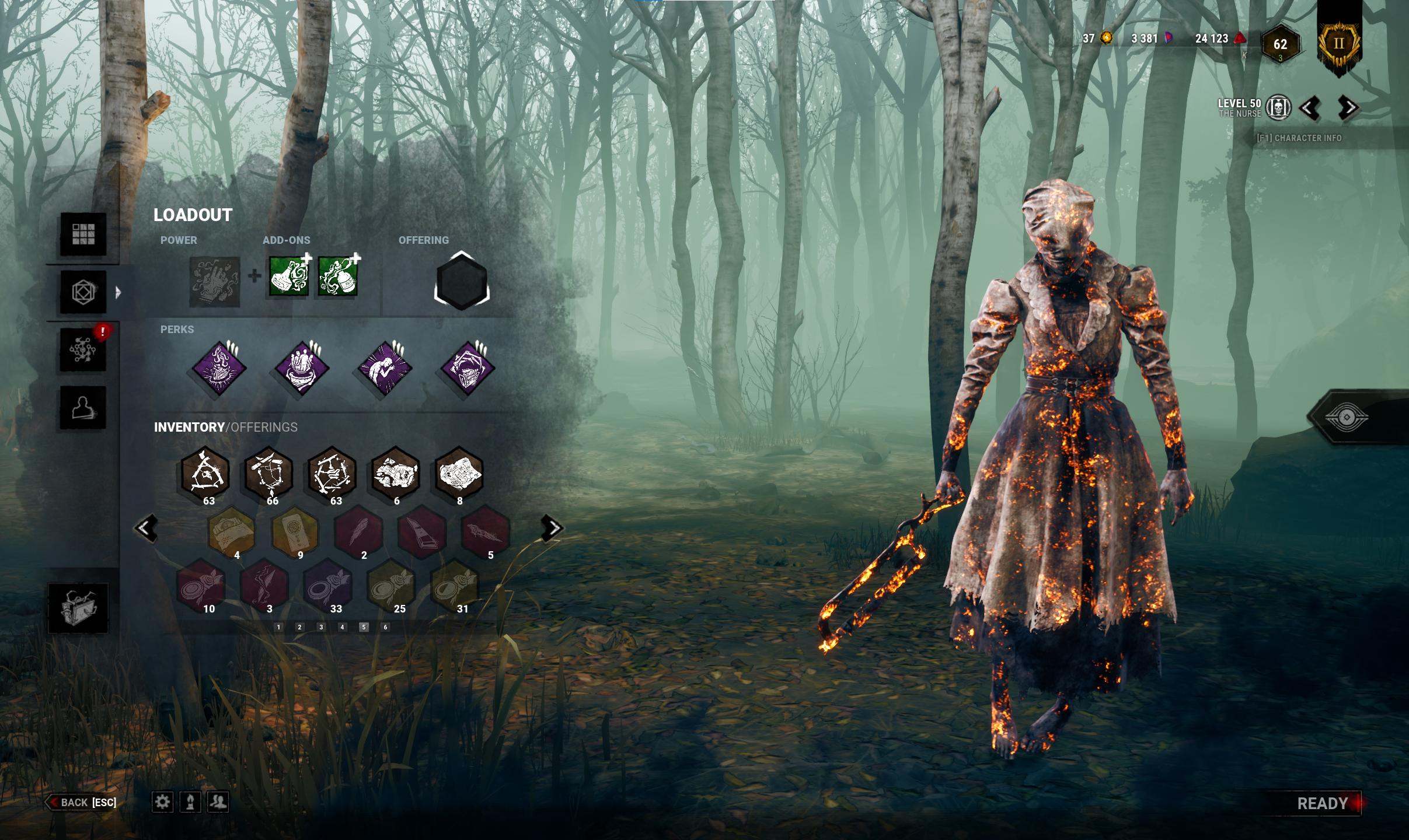Image resolution: width=1409 pixels, height=840 pixels.
Task: Open the settings gear at the bottom
Action: (x=162, y=802)
